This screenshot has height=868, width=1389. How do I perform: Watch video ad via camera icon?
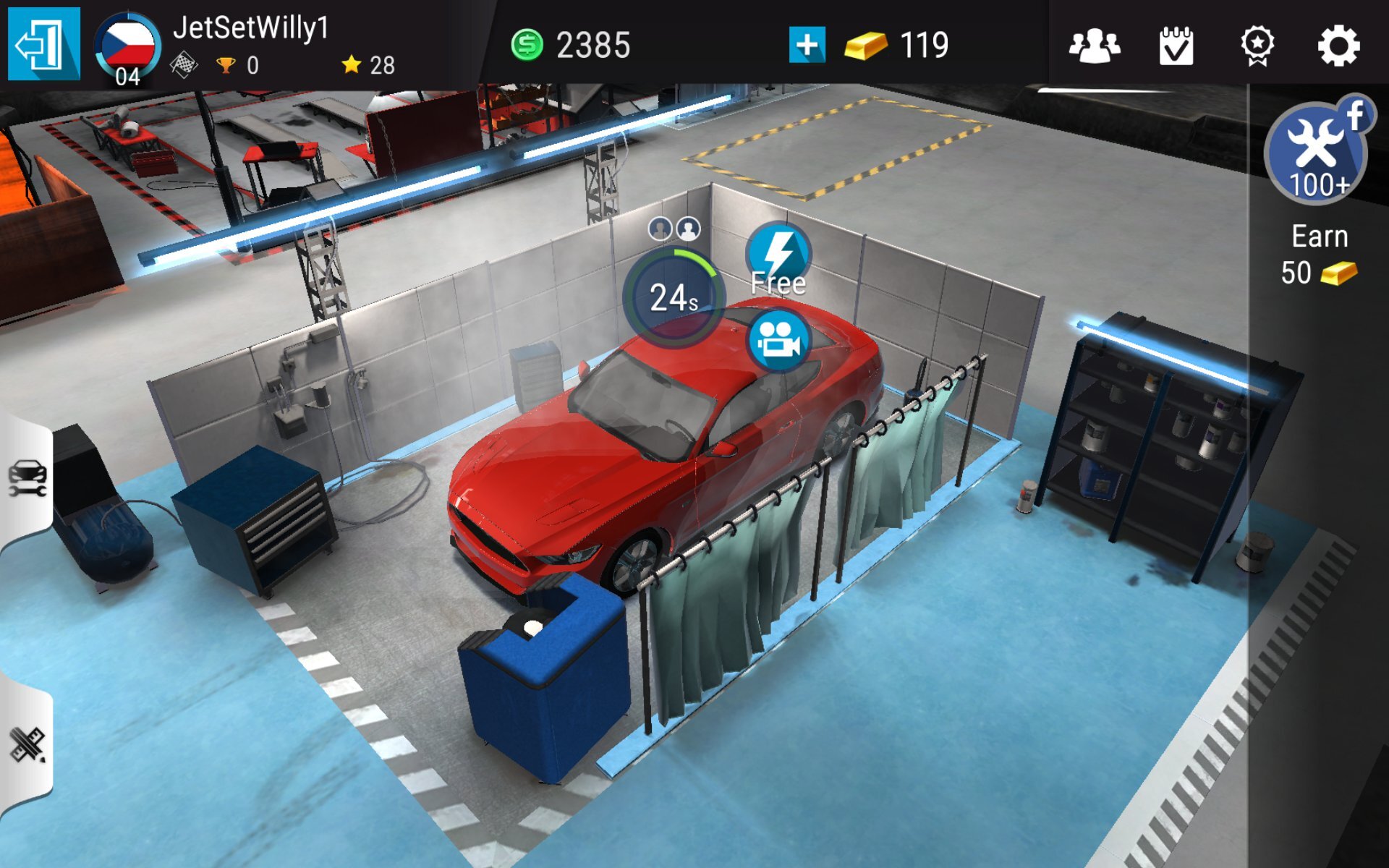click(x=778, y=341)
